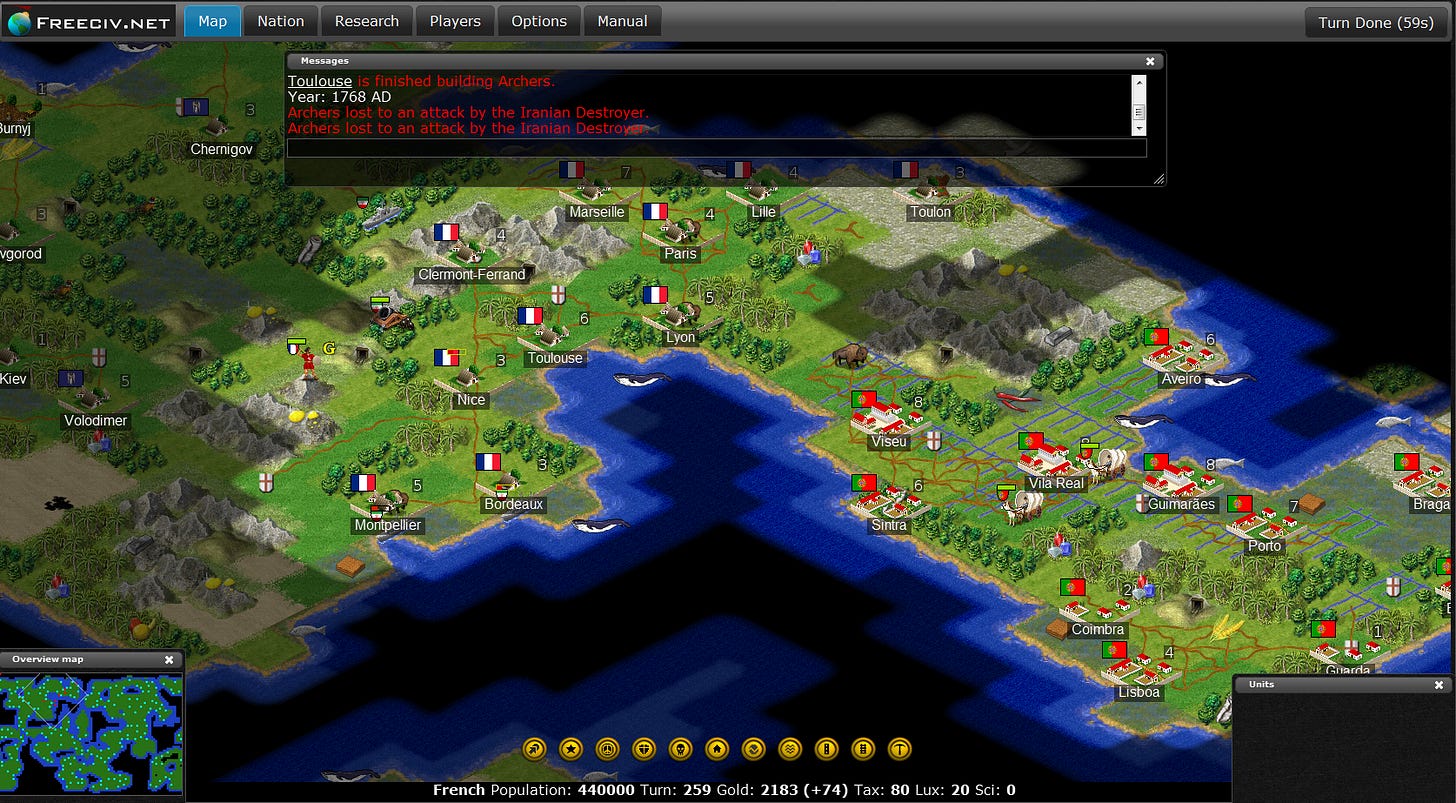Select the wavy-lines unit order icon
Image resolution: width=1456 pixels, height=803 pixels.
pyautogui.click(x=789, y=749)
